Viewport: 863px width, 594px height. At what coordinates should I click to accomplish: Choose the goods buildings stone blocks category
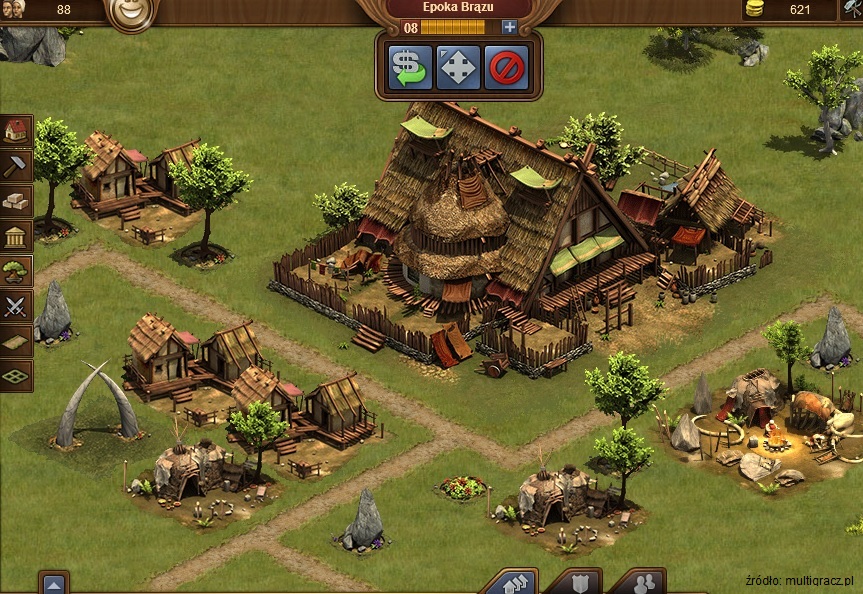(x=17, y=200)
